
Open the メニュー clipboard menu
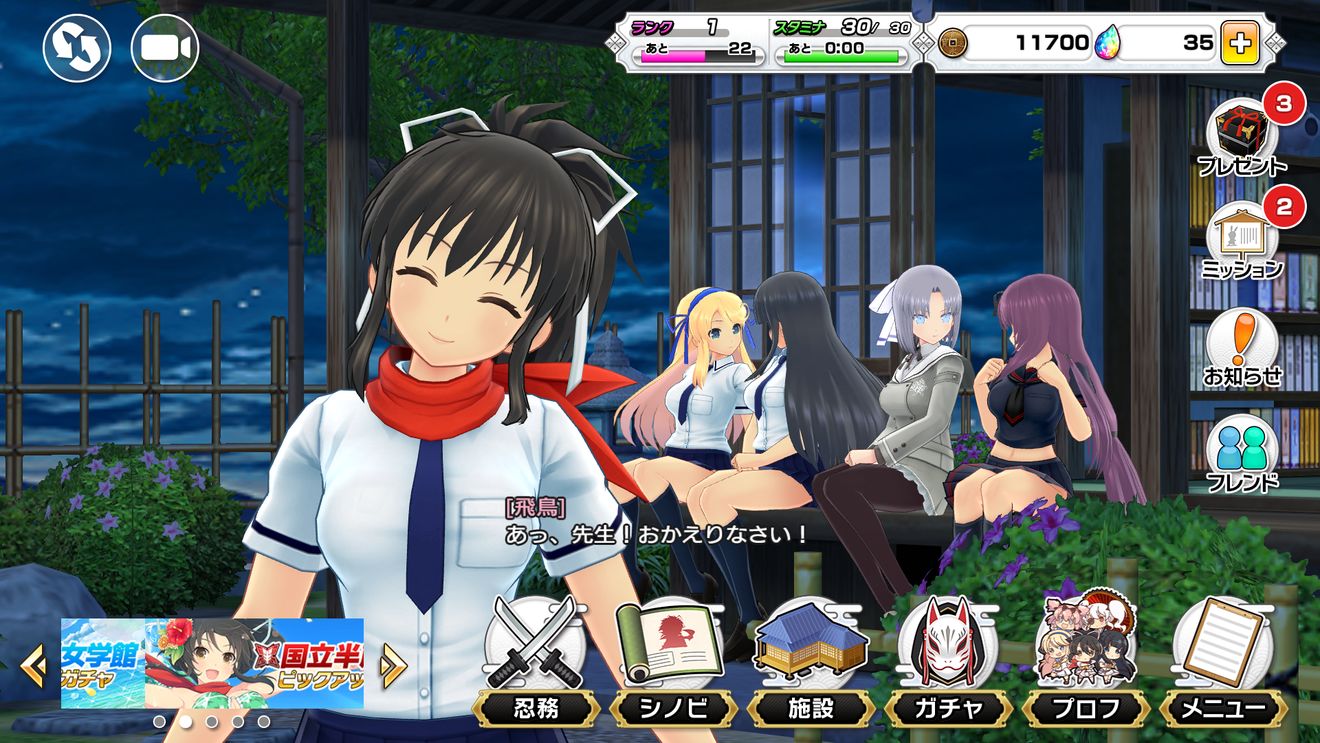coord(1222,662)
